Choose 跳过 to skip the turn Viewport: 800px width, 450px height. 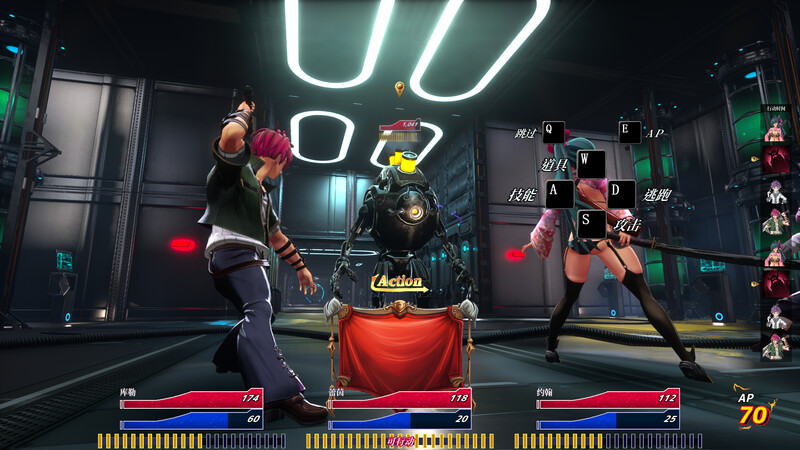pos(554,131)
